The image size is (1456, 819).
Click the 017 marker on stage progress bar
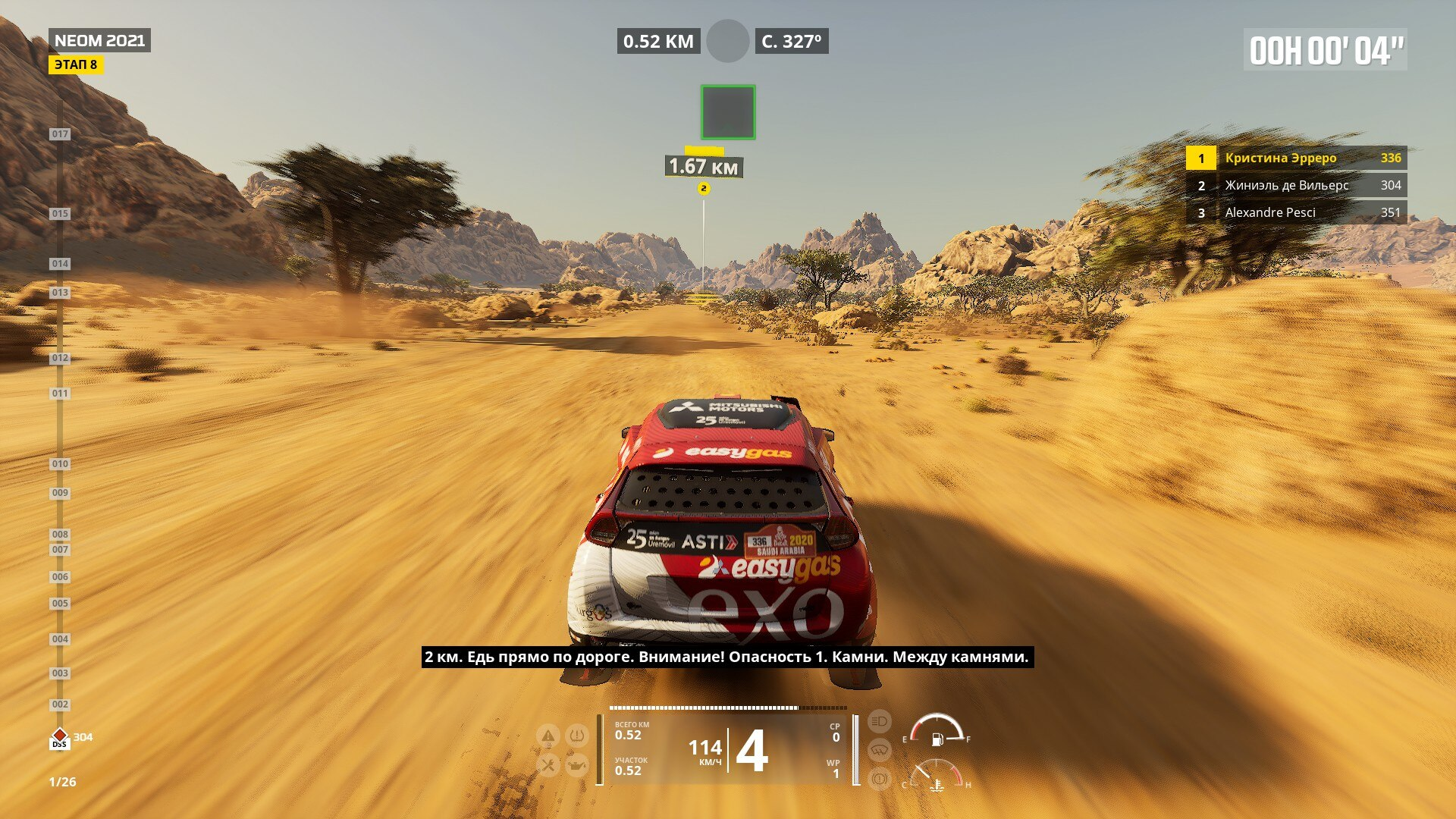click(x=60, y=134)
